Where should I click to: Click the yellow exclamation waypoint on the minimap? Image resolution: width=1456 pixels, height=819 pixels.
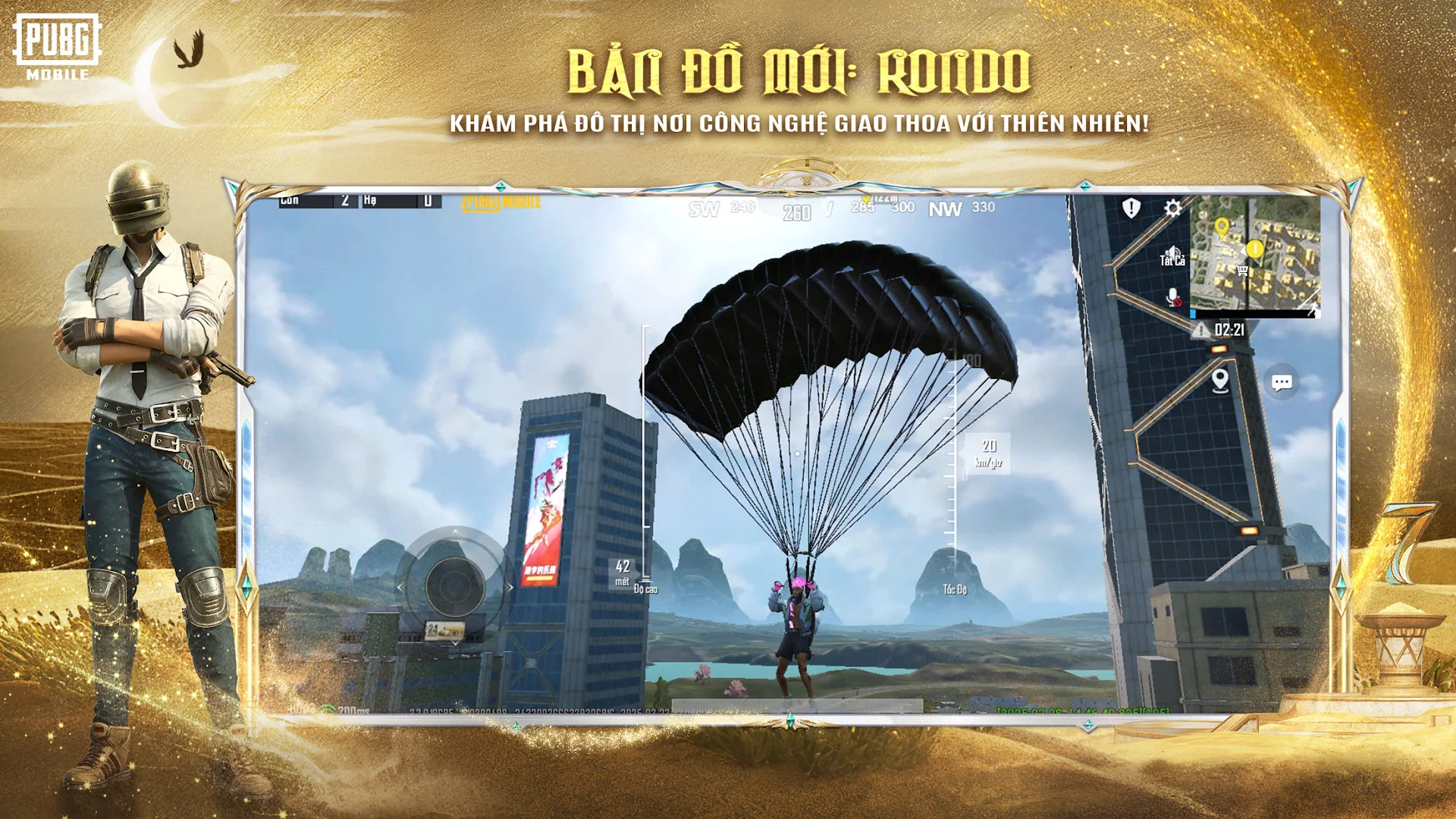click(1254, 248)
